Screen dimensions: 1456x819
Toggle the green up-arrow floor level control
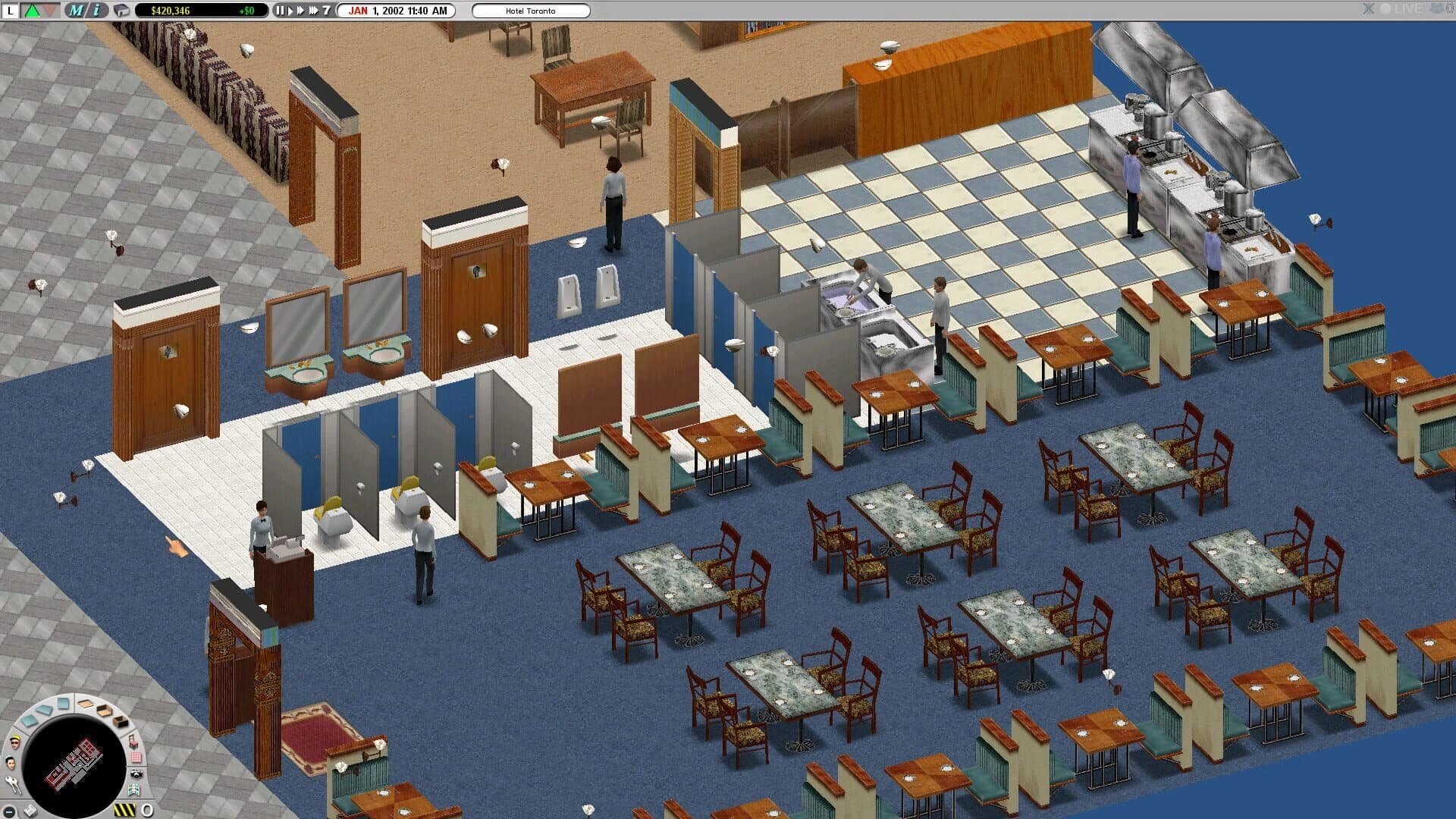point(31,11)
